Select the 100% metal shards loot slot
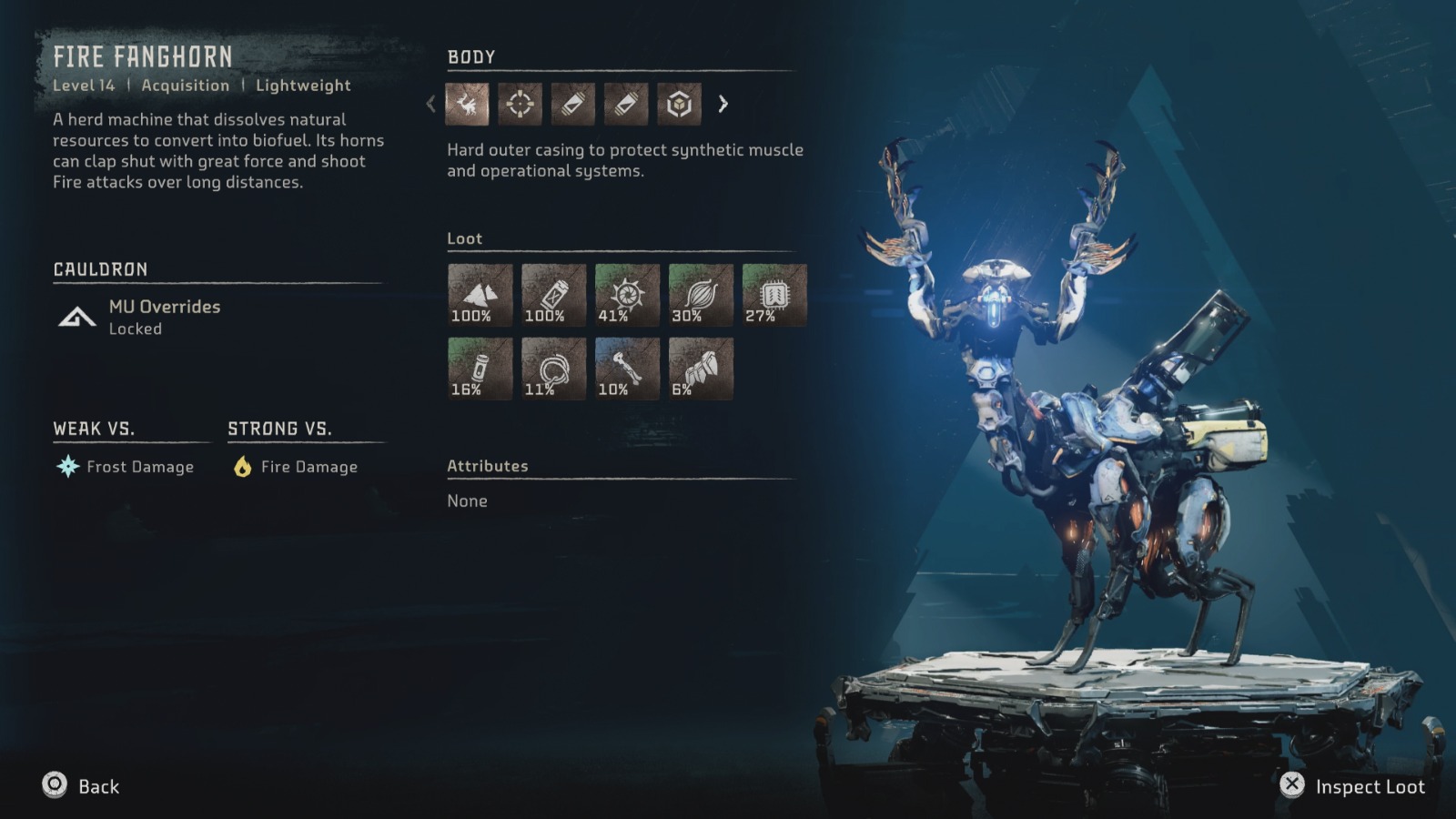1456x819 pixels. pos(480,295)
